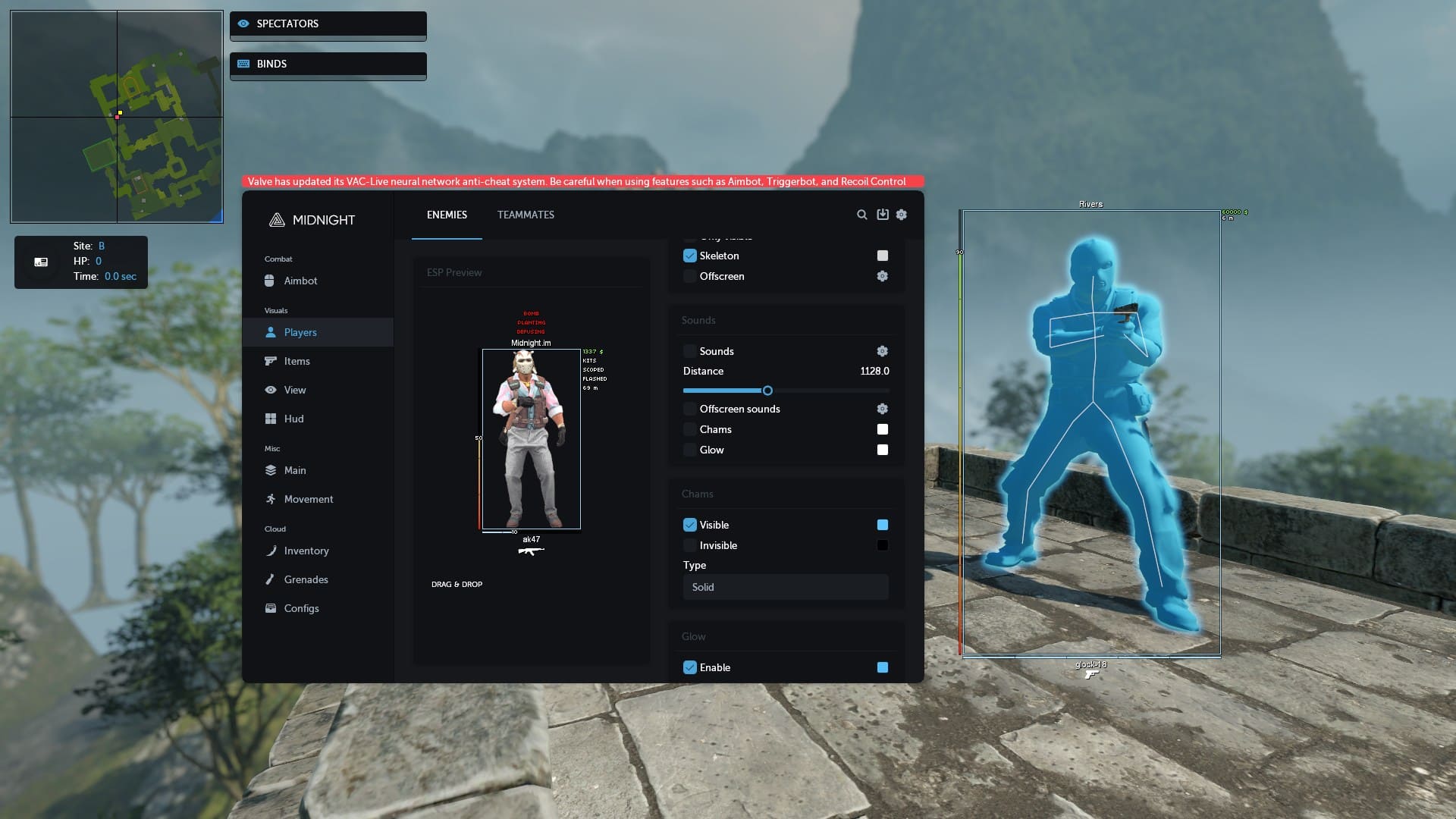Click the Distance slider handle

click(767, 391)
